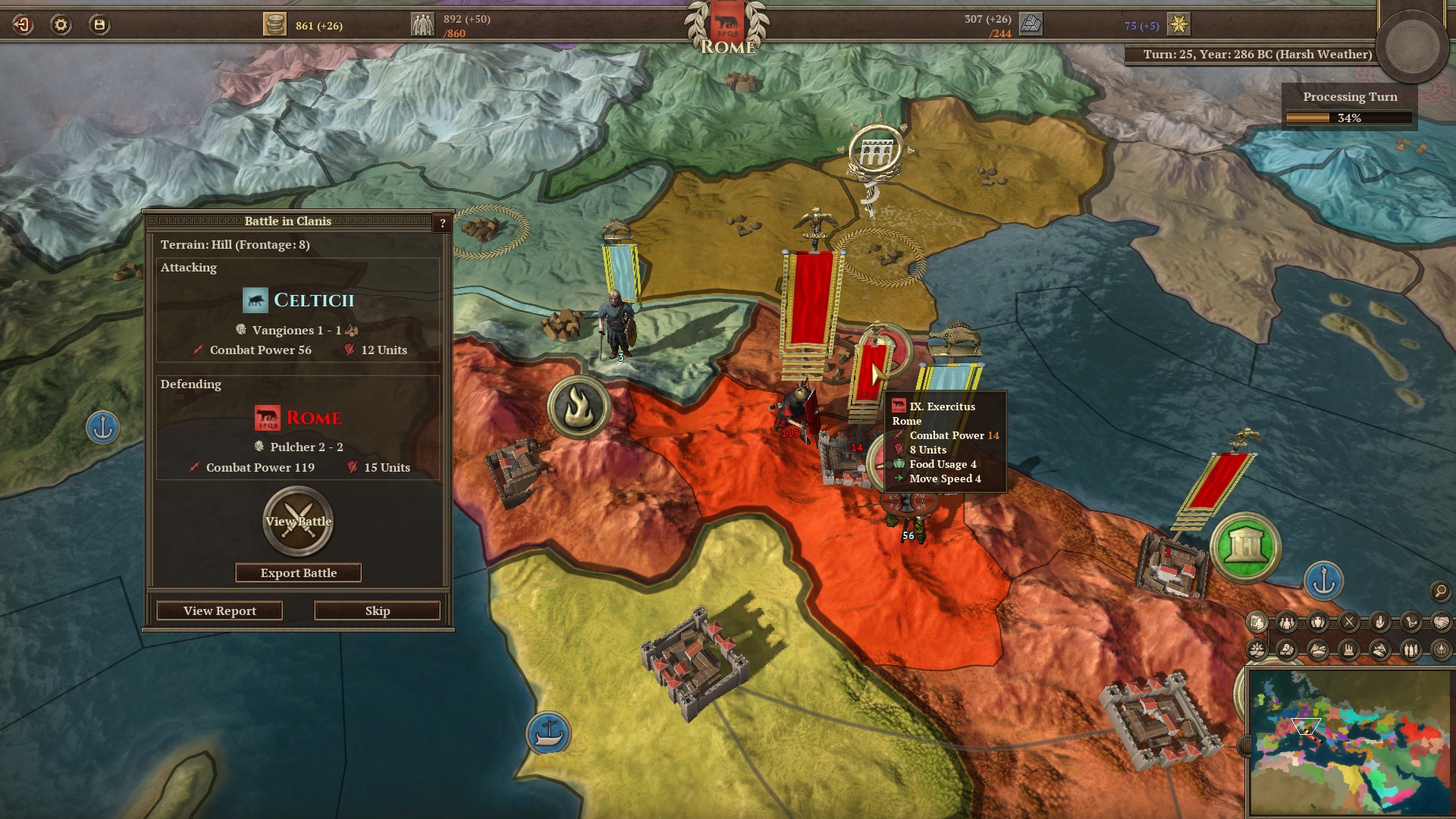Viewport: 1456px width, 819px height.
Task: Open the handshake diplomacy panel
Action: click(x=1441, y=623)
